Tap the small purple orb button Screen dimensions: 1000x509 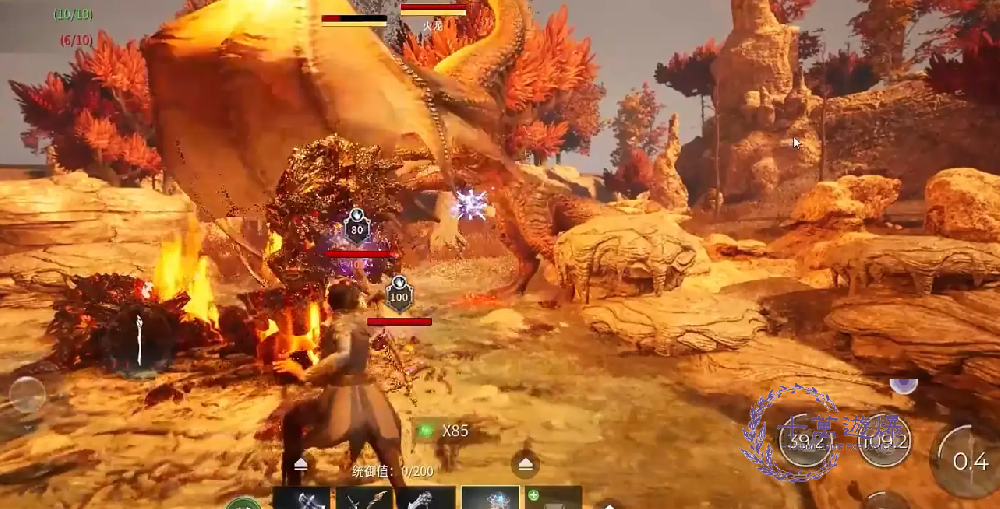click(904, 385)
